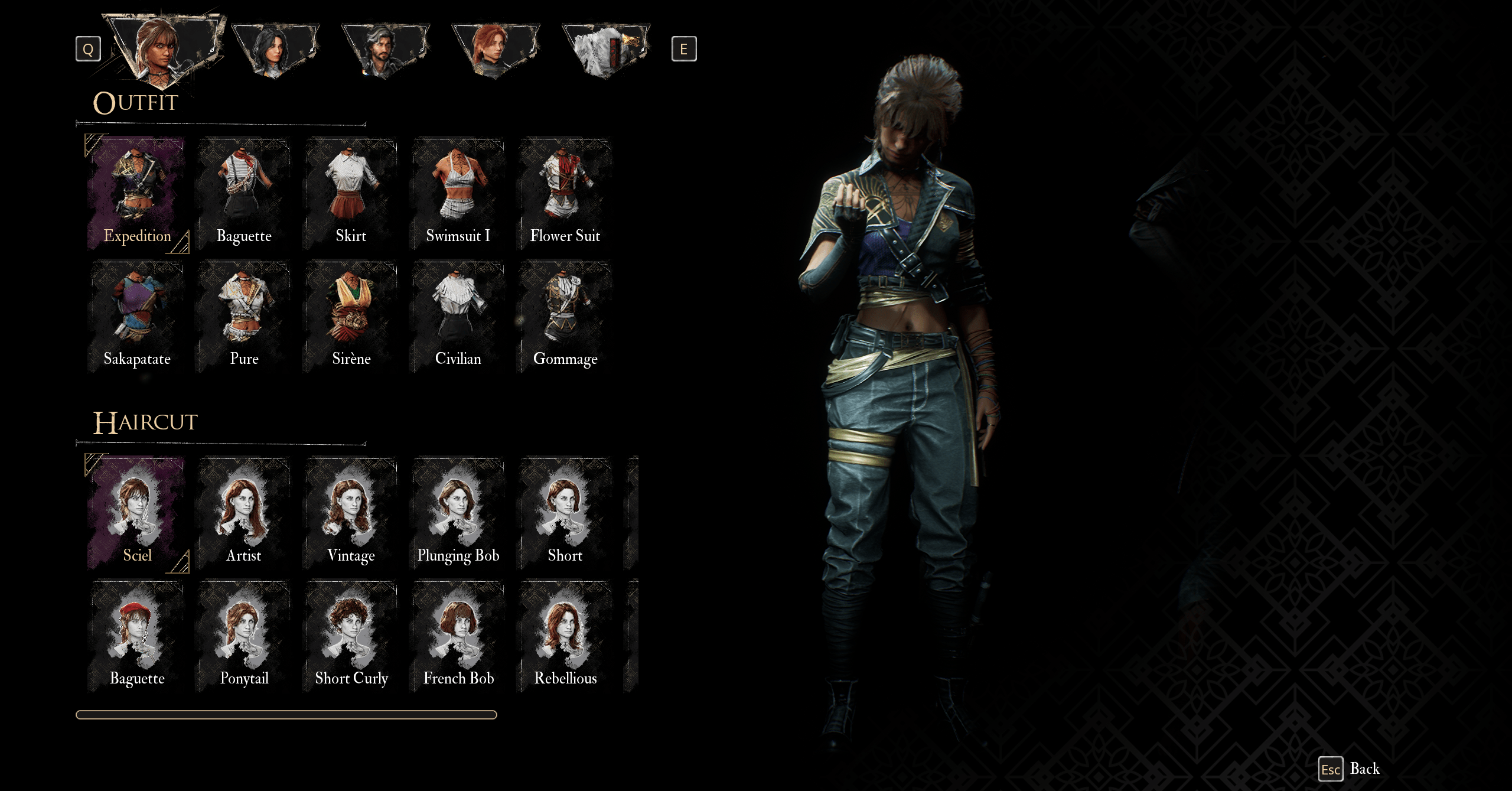The width and height of the screenshot is (1512, 791).
Task: Apply the Ponytail haircut
Action: [x=244, y=636]
